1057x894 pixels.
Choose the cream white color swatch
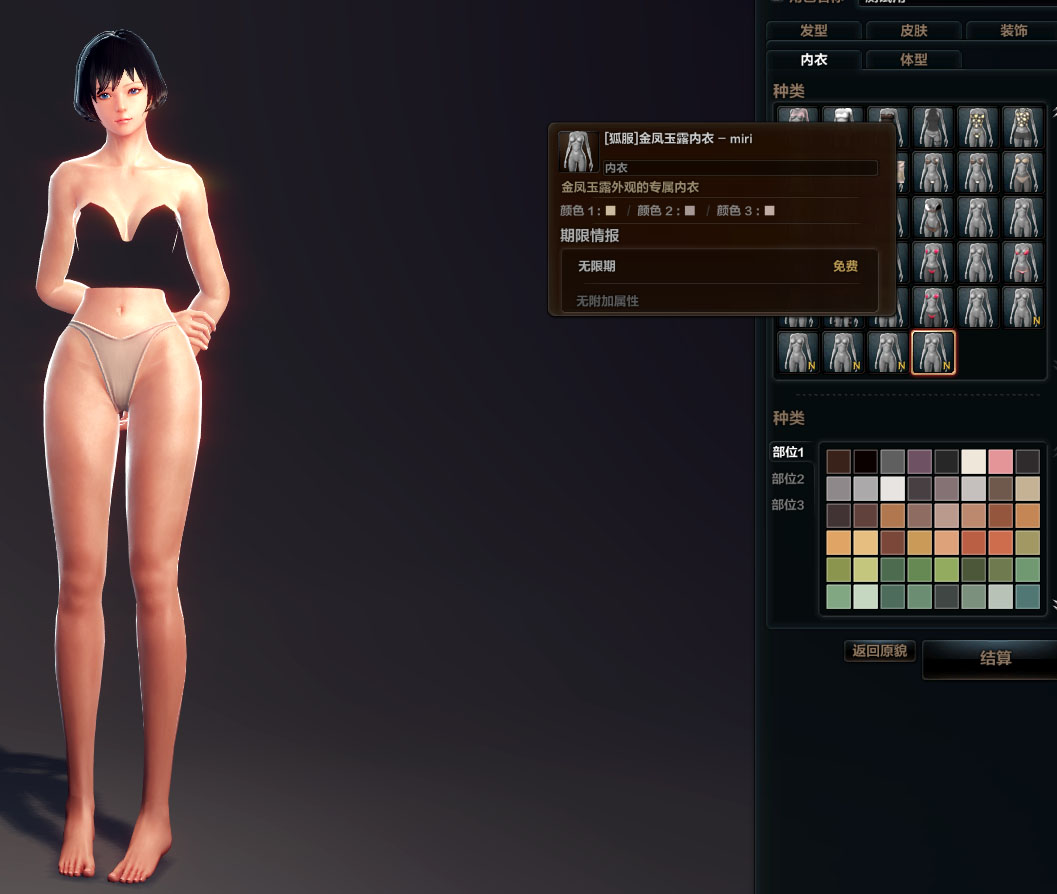pos(973,462)
